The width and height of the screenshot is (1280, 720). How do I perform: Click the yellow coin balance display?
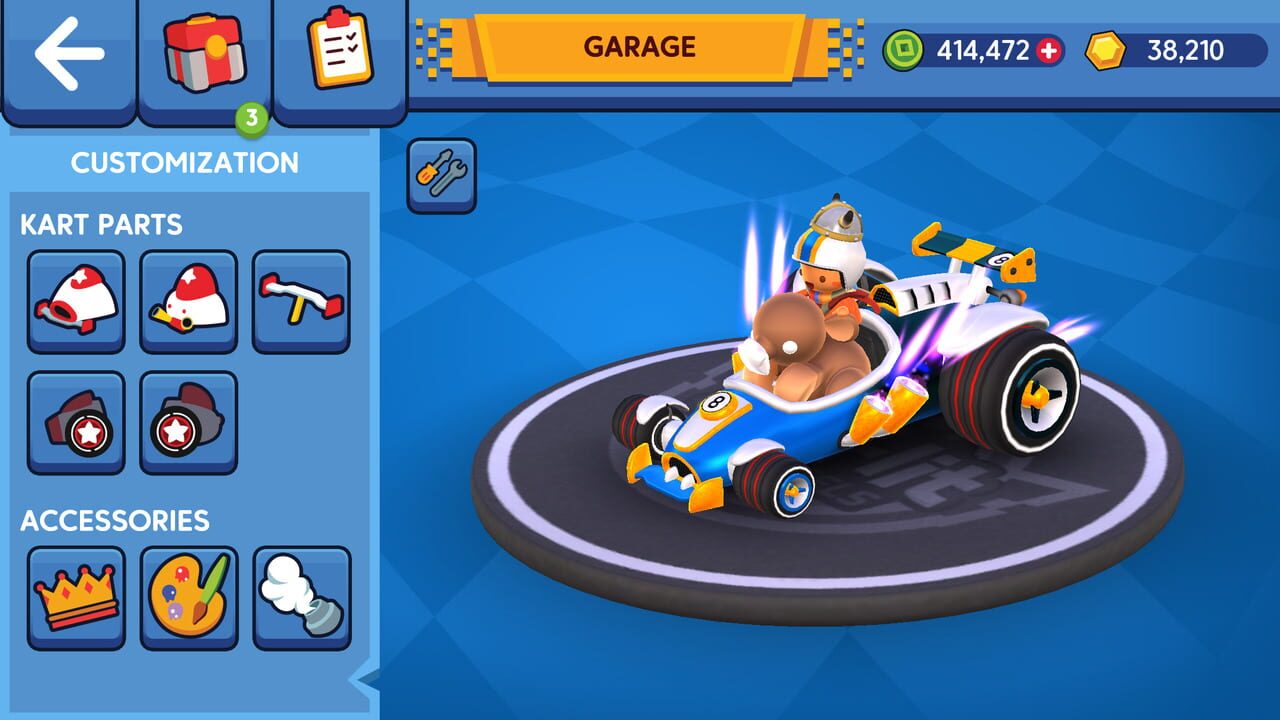point(1170,45)
